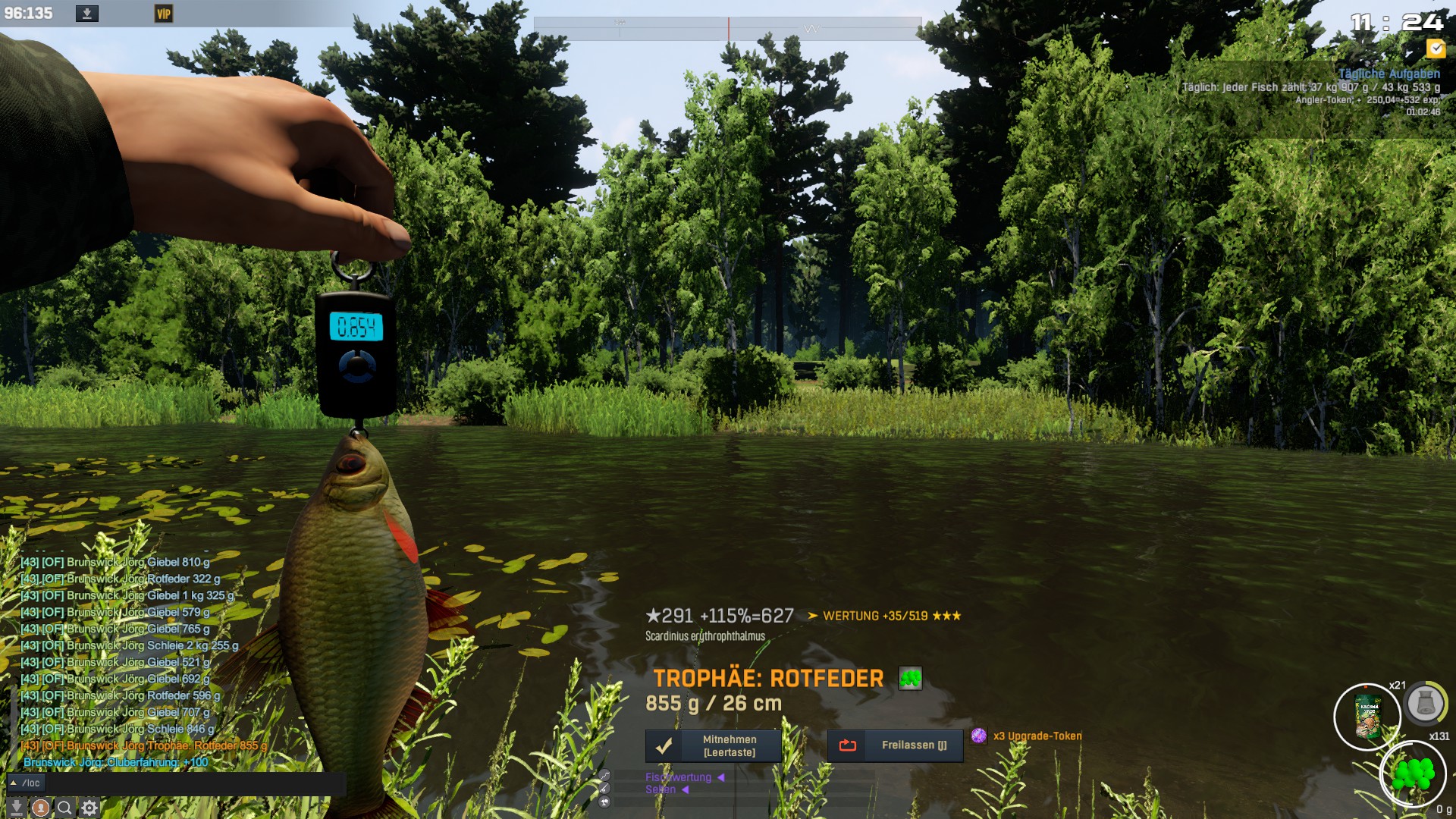The width and height of the screenshot is (1456, 819).
Task: Open the keepnet icon
Action: [1426, 704]
